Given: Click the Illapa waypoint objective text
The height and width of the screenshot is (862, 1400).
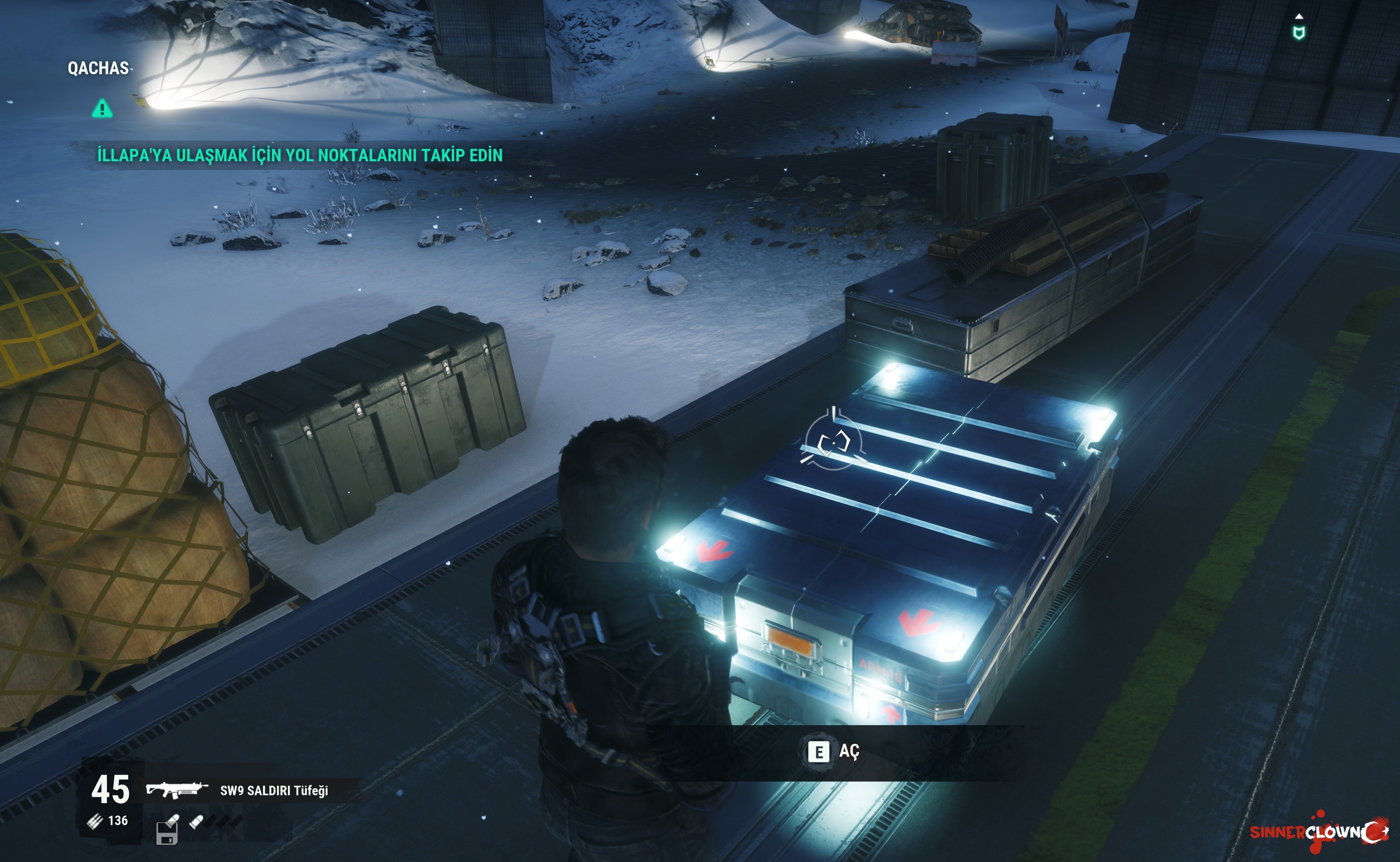Looking at the screenshot, I should pyautogui.click(x=300, y=155).
